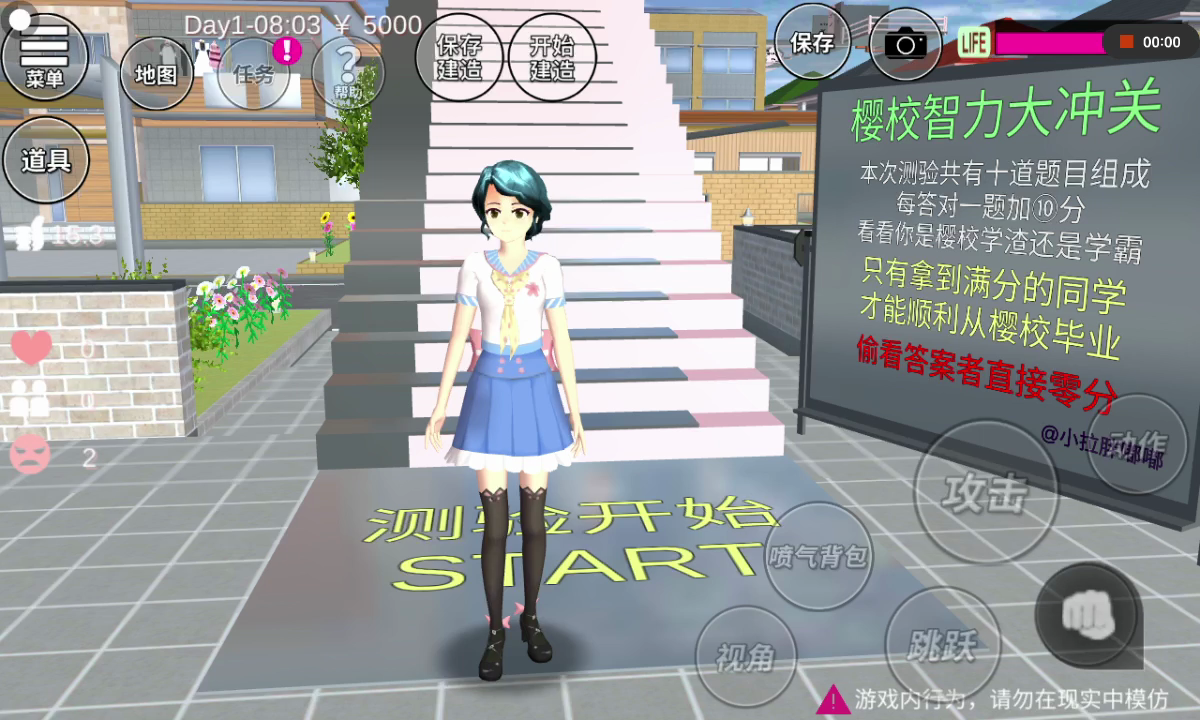The width and height of the screenshot is (1200, 720).
Task: Click the 保存 save button
Action: coord(812,42)
